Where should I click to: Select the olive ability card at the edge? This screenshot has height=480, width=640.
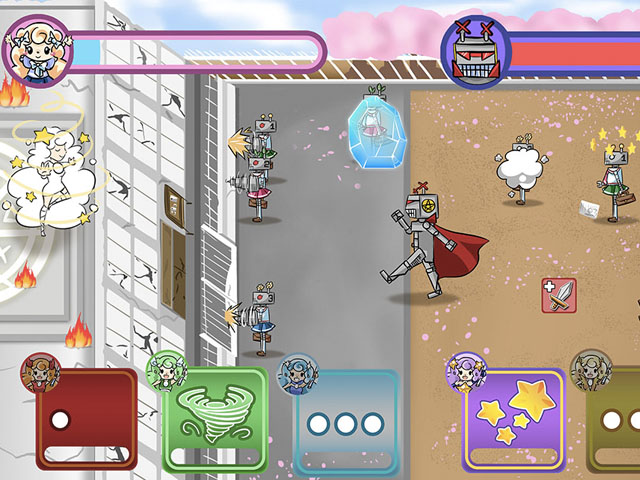[x=615, y=422]
